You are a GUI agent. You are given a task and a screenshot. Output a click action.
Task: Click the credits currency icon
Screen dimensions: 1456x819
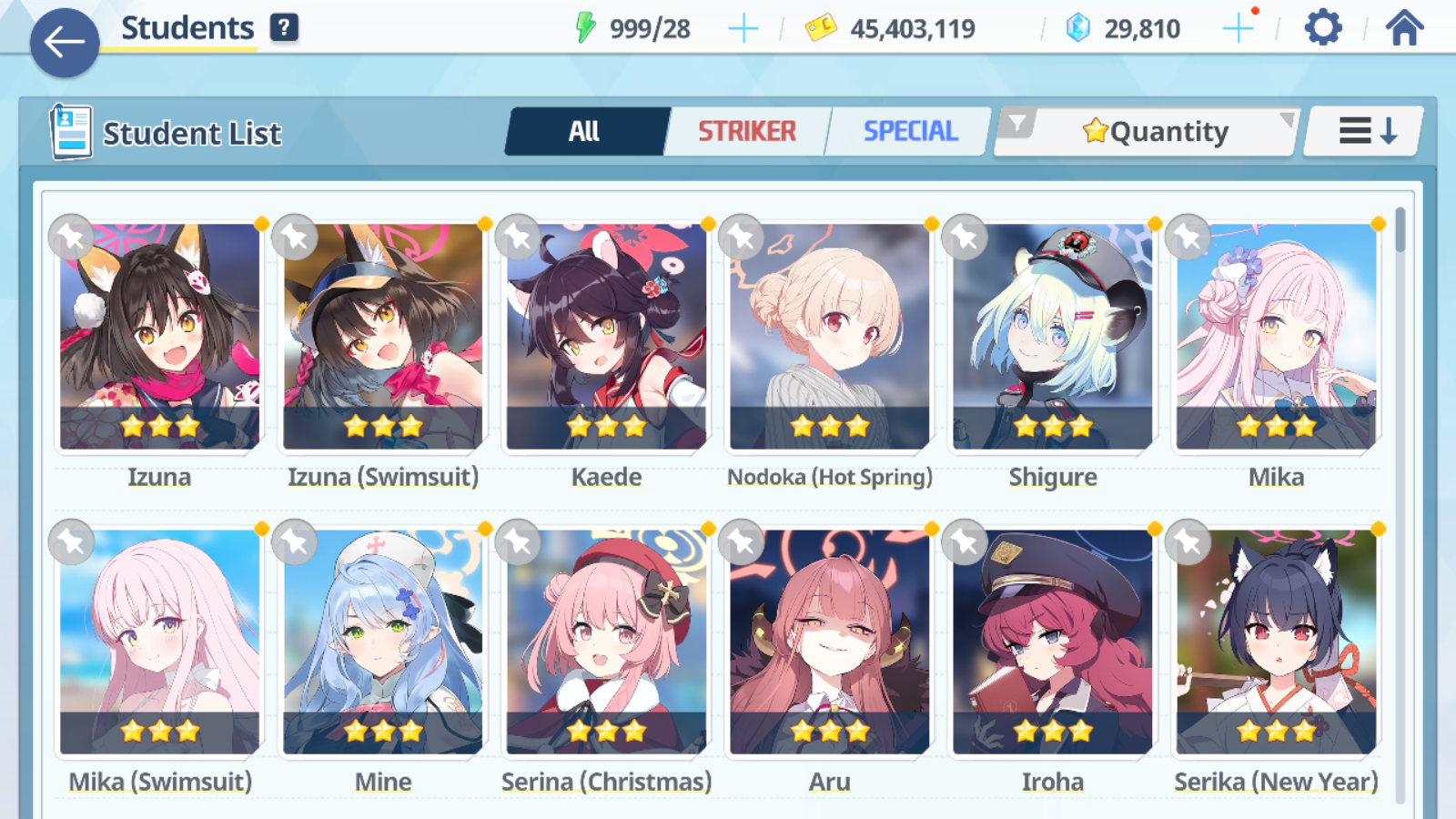[820, 27]
